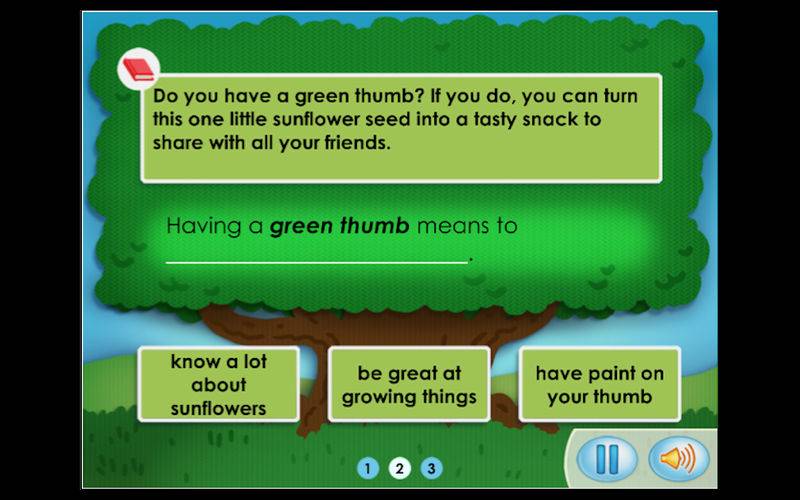Click the red book icon
This screenshot has height=500, width=800.
[x=138, y=70]
